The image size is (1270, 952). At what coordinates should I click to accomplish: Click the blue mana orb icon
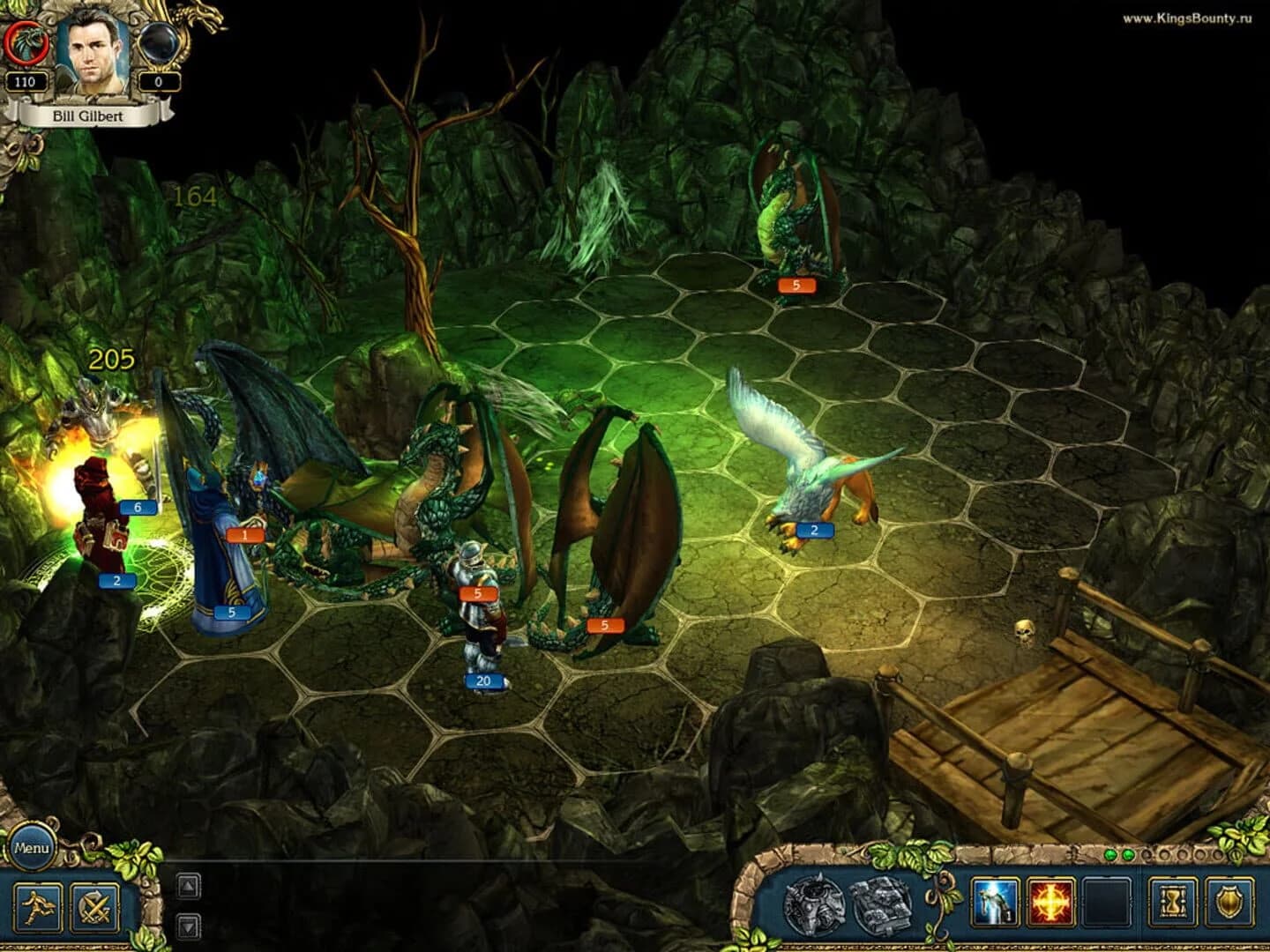(x=157, y=40)
